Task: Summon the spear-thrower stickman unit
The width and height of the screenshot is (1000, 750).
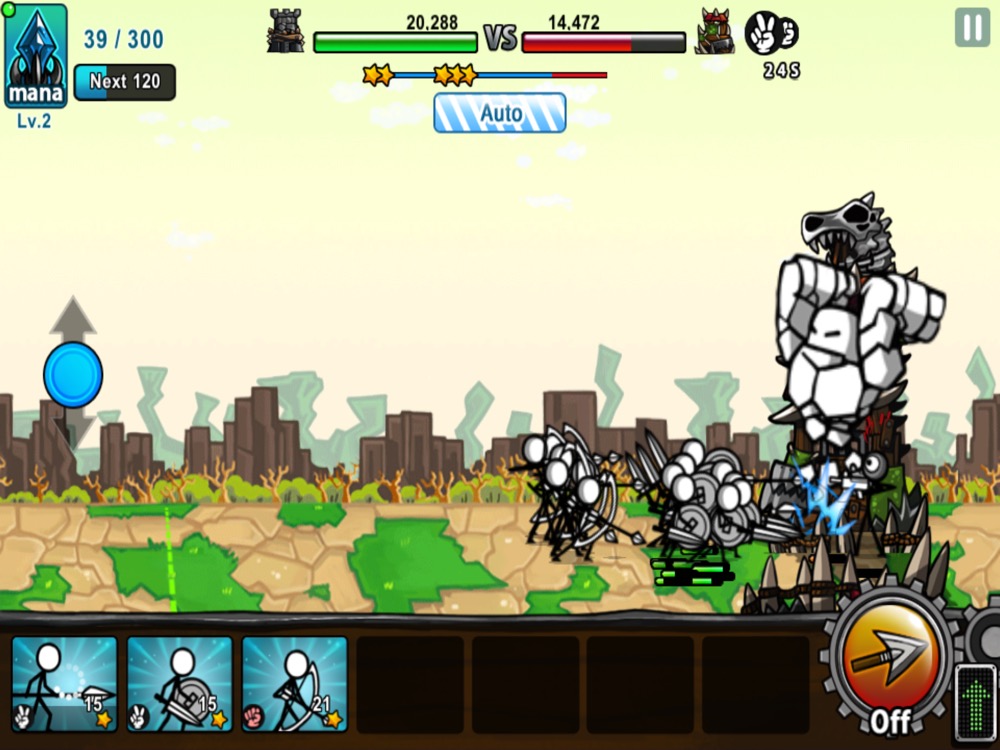Action: point(64,685)
